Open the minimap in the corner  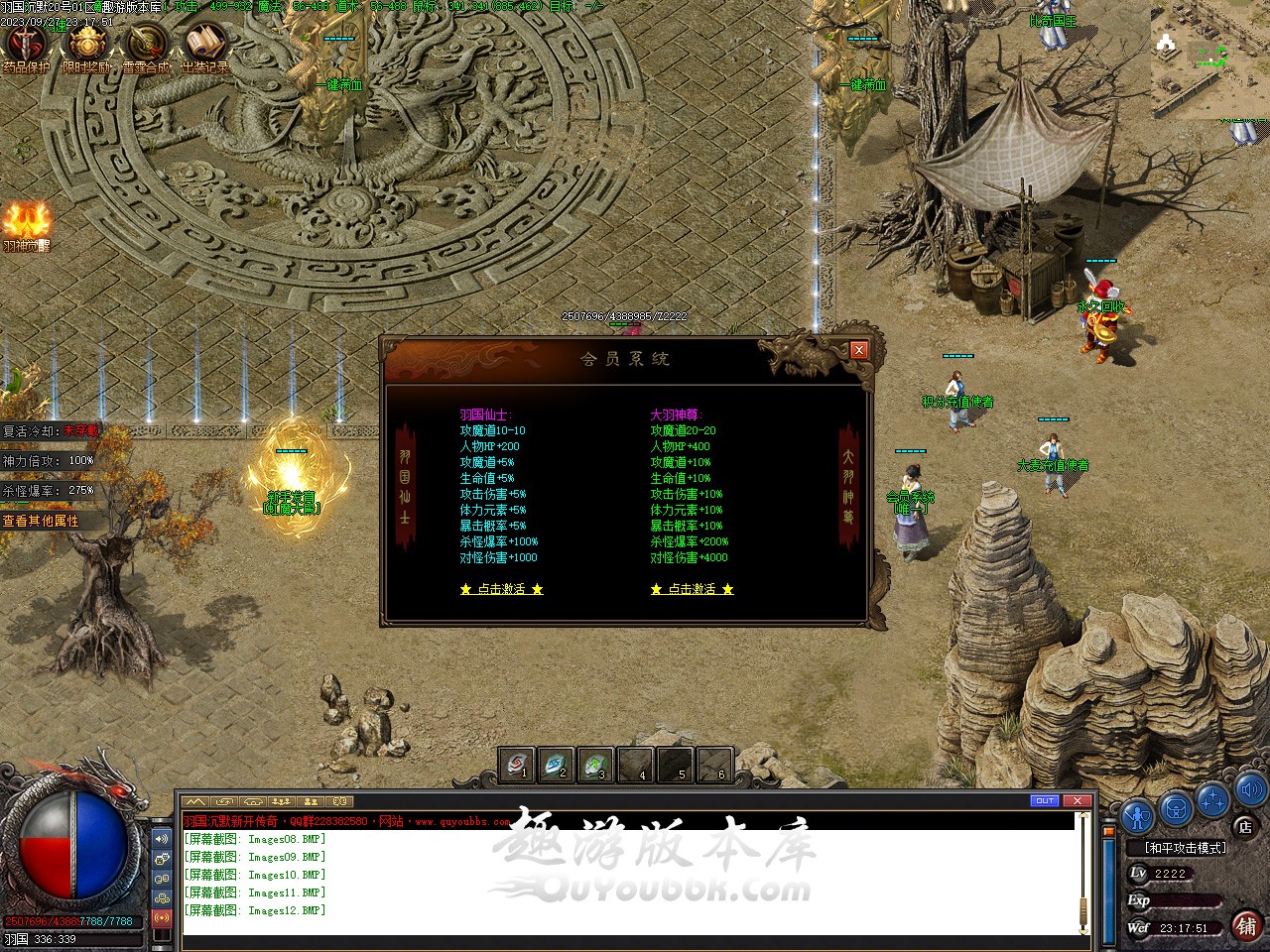[x=1209, y=61]
